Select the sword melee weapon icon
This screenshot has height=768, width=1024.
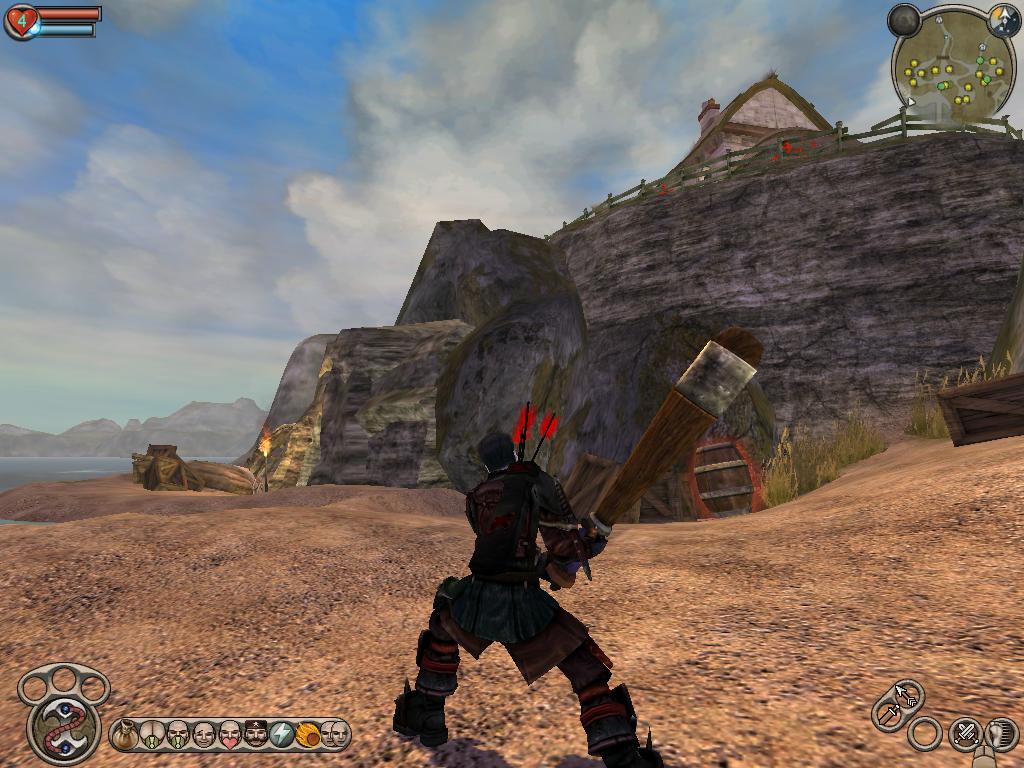(x=887, y=713)
